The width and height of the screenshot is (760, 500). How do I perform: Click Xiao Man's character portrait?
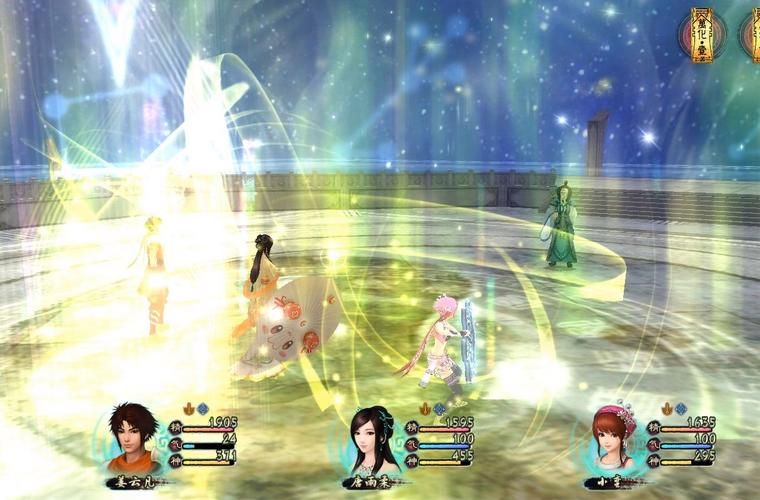click(612, 440)
